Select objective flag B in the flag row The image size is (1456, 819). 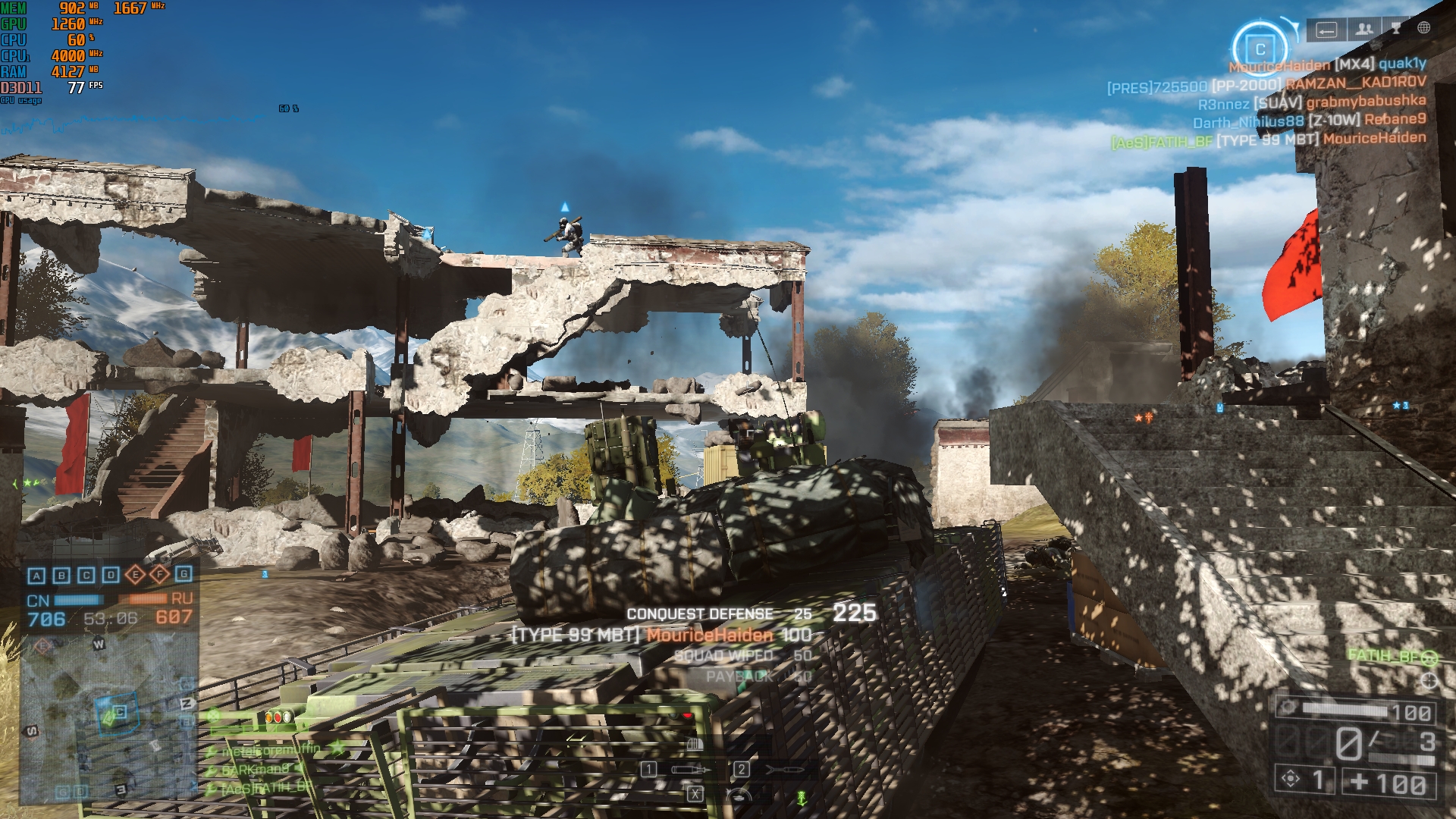point(61,576)
